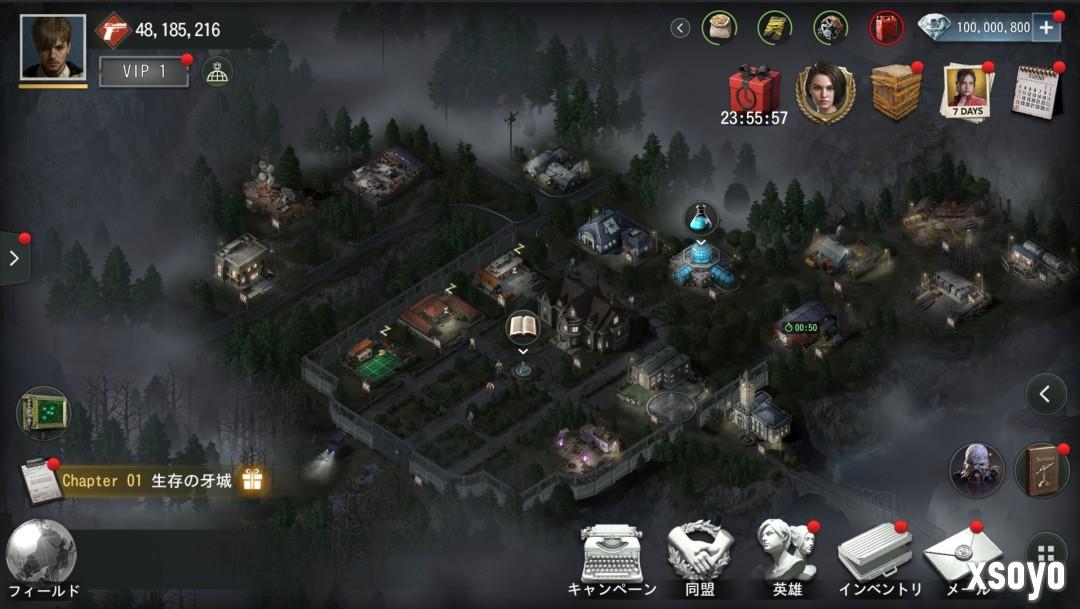The image size is (1080, 609).
Task: Collapse the resource bar arrow
Action: (681, 28)
